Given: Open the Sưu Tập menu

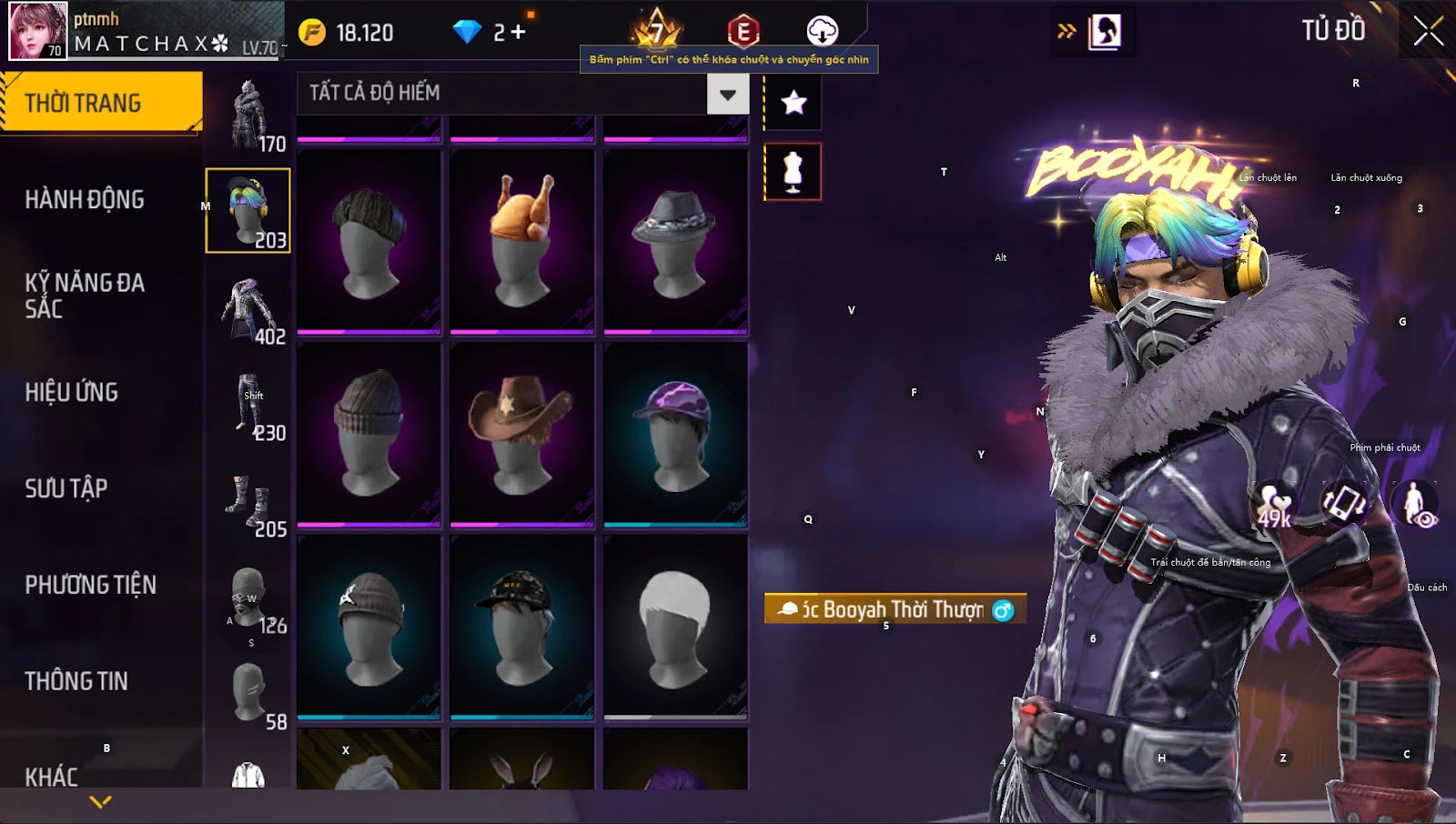Looking at the screenshot, I should click(x=66, y=488).
